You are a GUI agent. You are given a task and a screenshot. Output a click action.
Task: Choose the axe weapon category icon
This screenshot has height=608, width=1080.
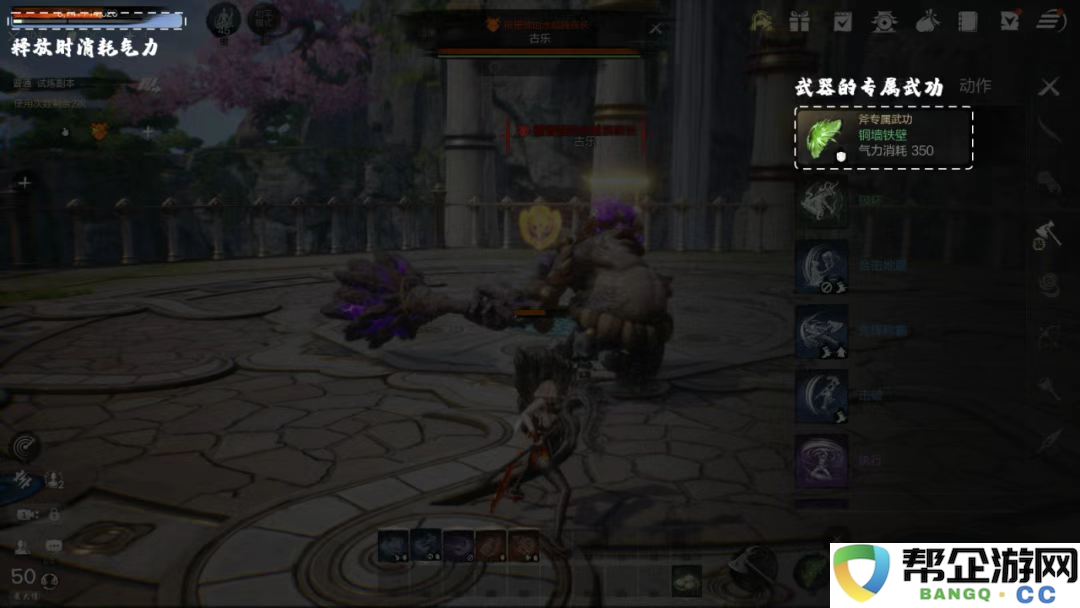pos(1048,233)
